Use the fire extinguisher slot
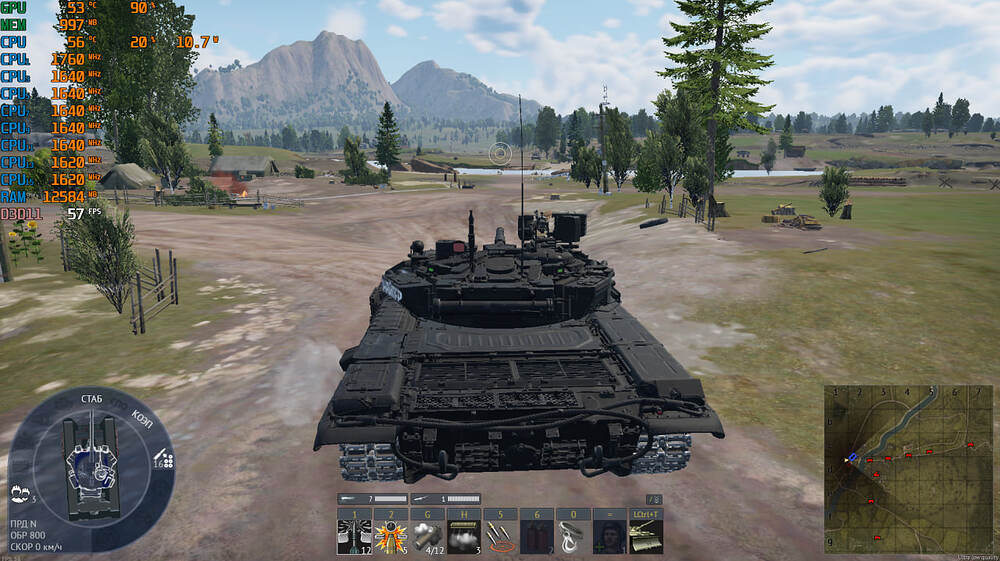The image size is (1000, 561). click(535, 537)
